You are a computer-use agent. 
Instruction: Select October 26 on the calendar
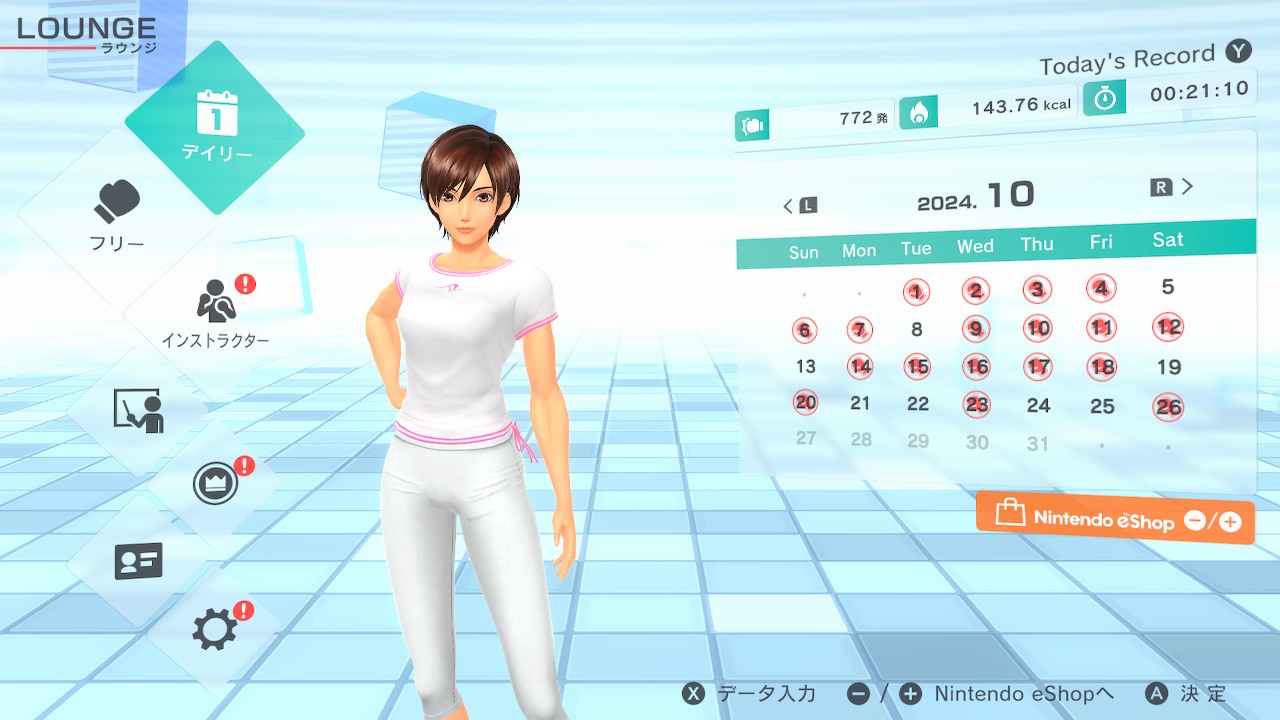[1168, 406]
